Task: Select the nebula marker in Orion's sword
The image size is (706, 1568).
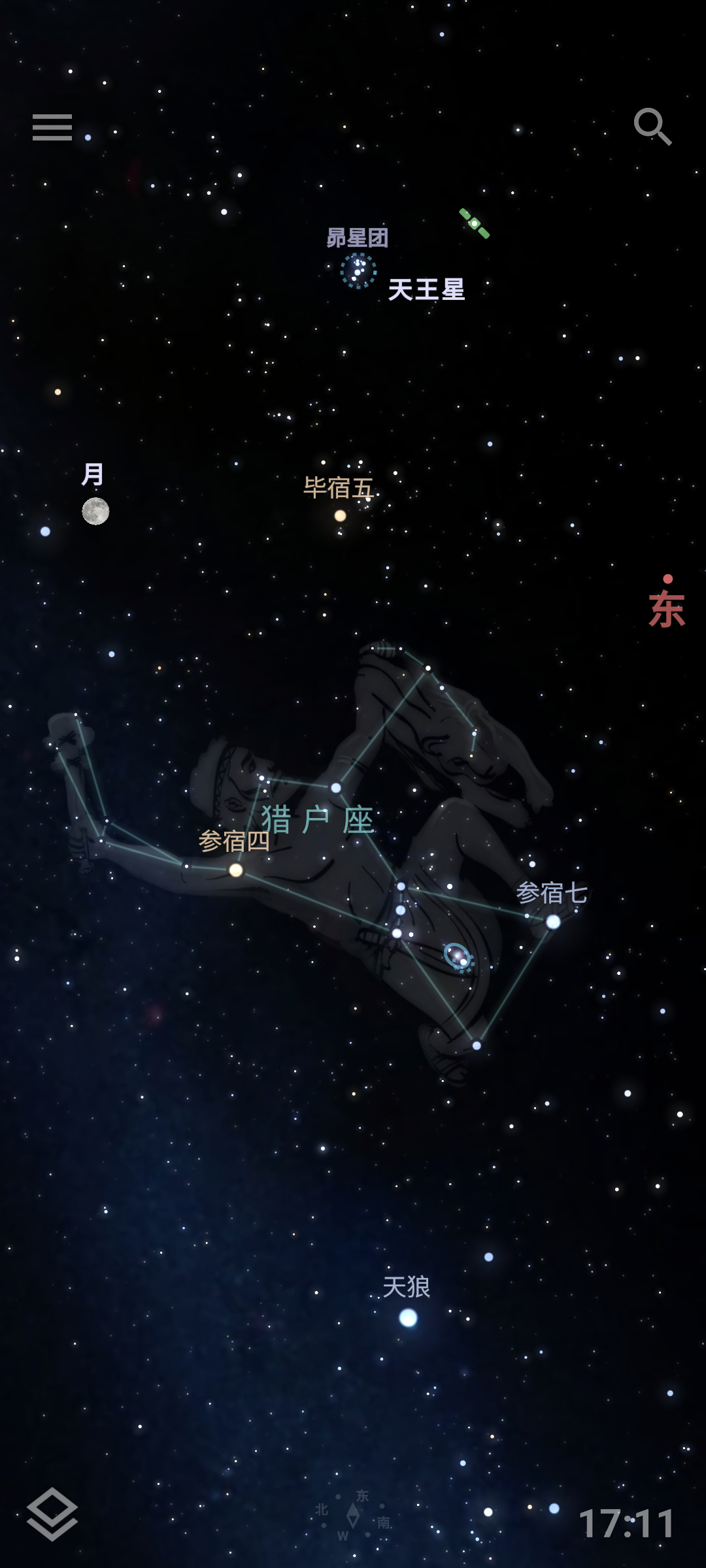Action: 458,957
